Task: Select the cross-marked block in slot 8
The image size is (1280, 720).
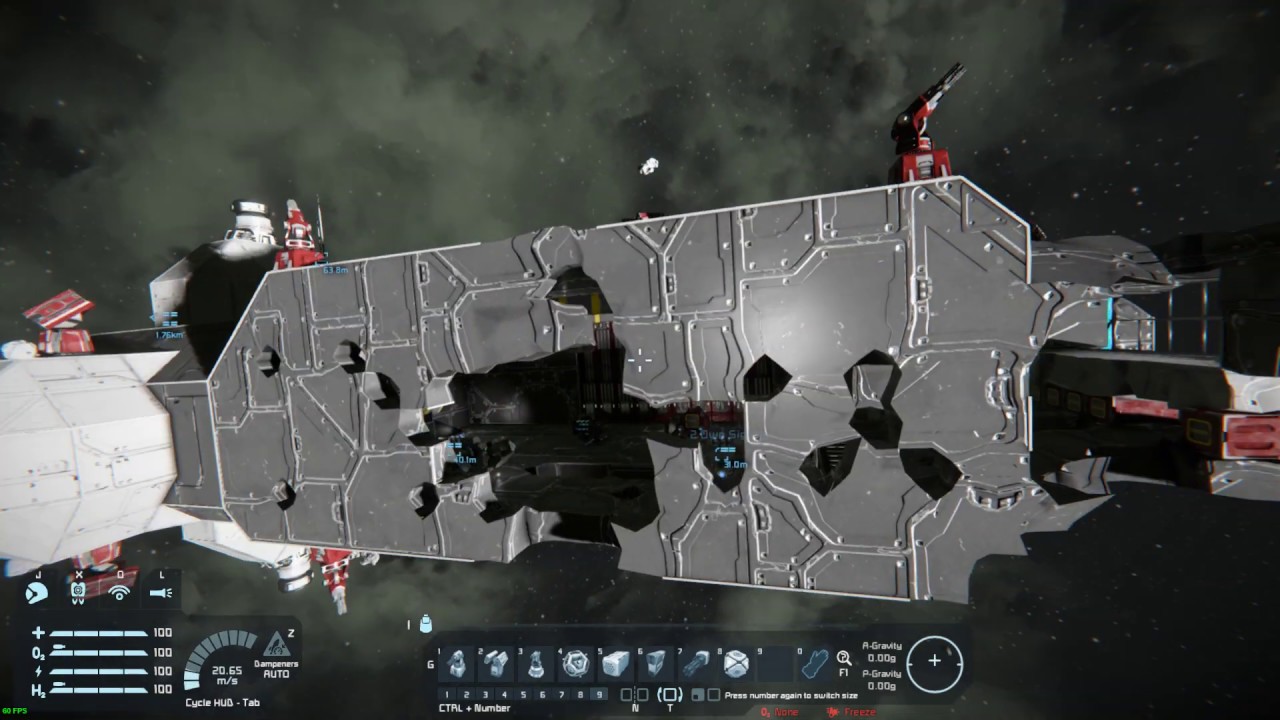Action: click(x=736, y=664)
